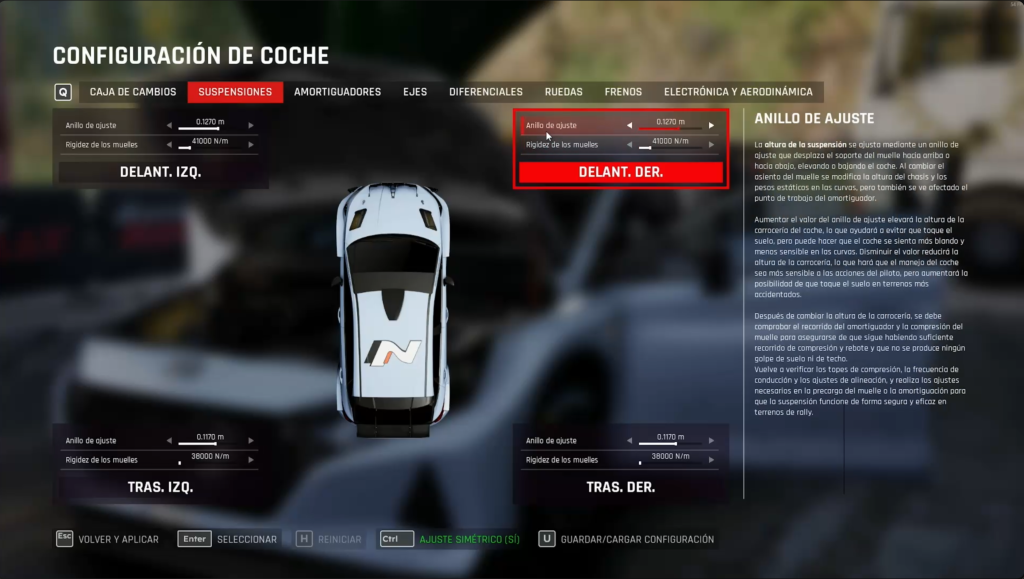This screenshot has width=1024, height=579.
Task: Decrease front-left Anillo de ajuste value
Action: tap(169, 126)
